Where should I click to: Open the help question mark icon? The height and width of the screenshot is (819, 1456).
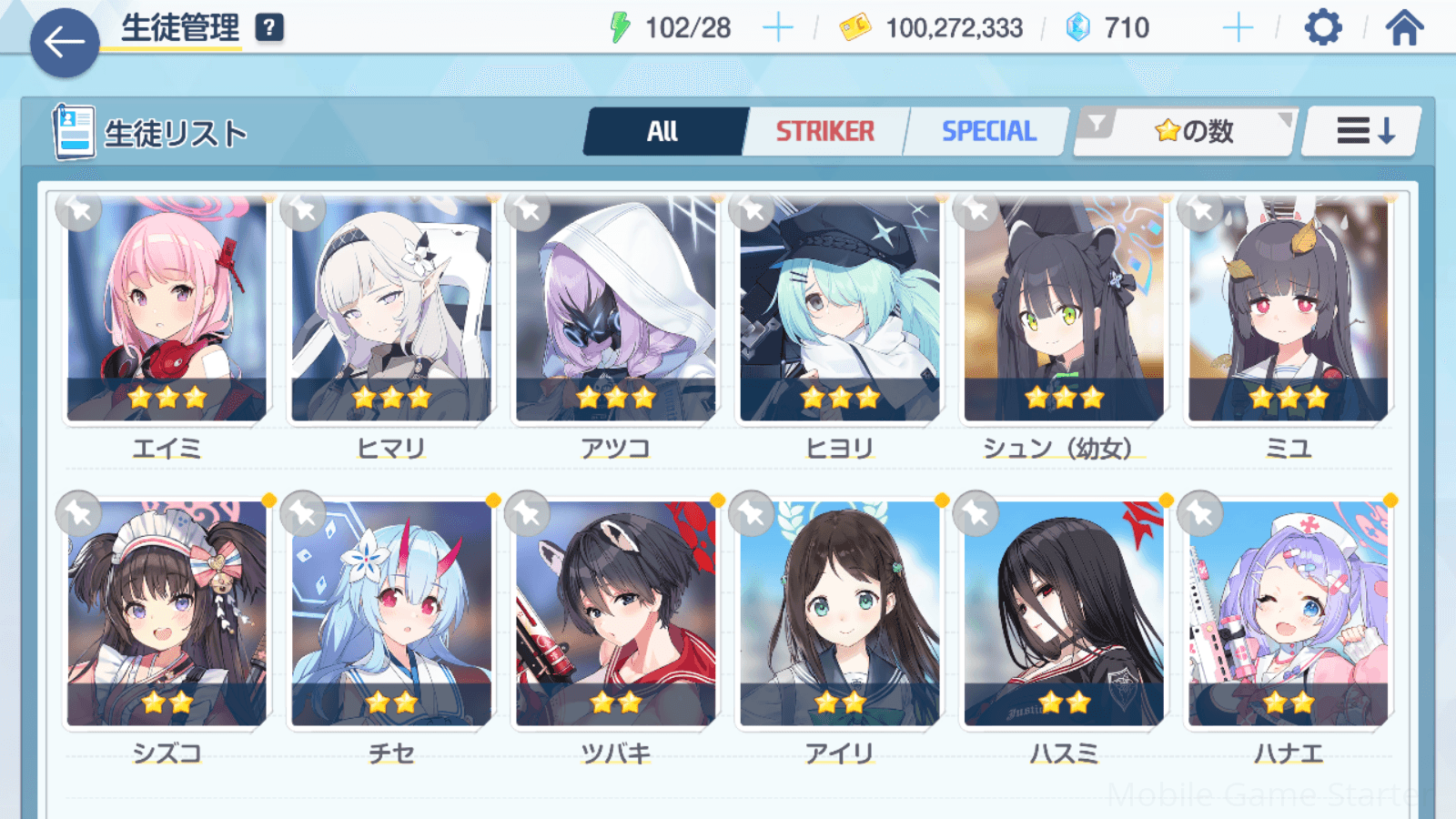click(269, 28)
